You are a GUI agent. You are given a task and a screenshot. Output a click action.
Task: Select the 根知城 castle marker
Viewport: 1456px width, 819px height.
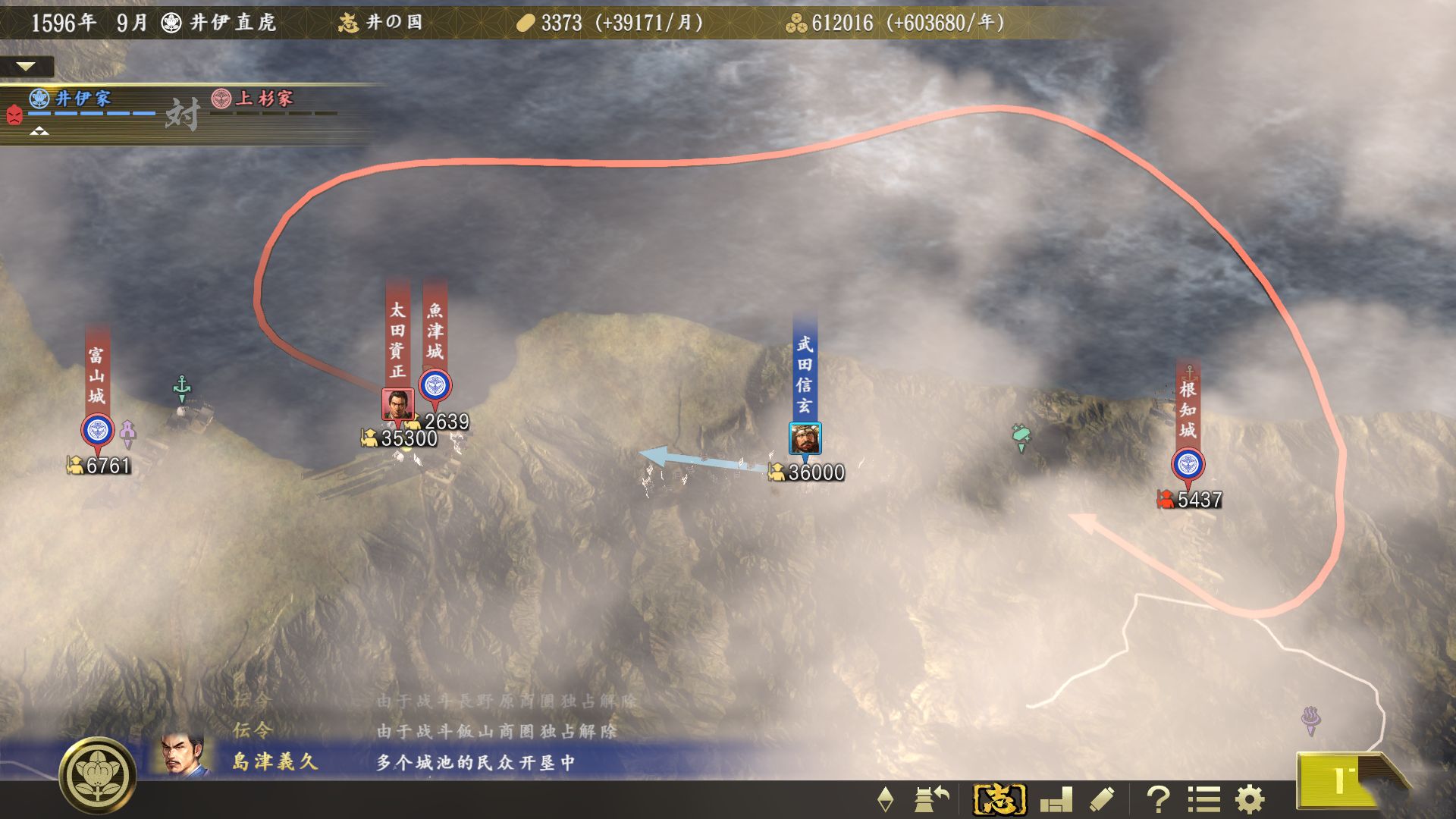coord(1188,464)
